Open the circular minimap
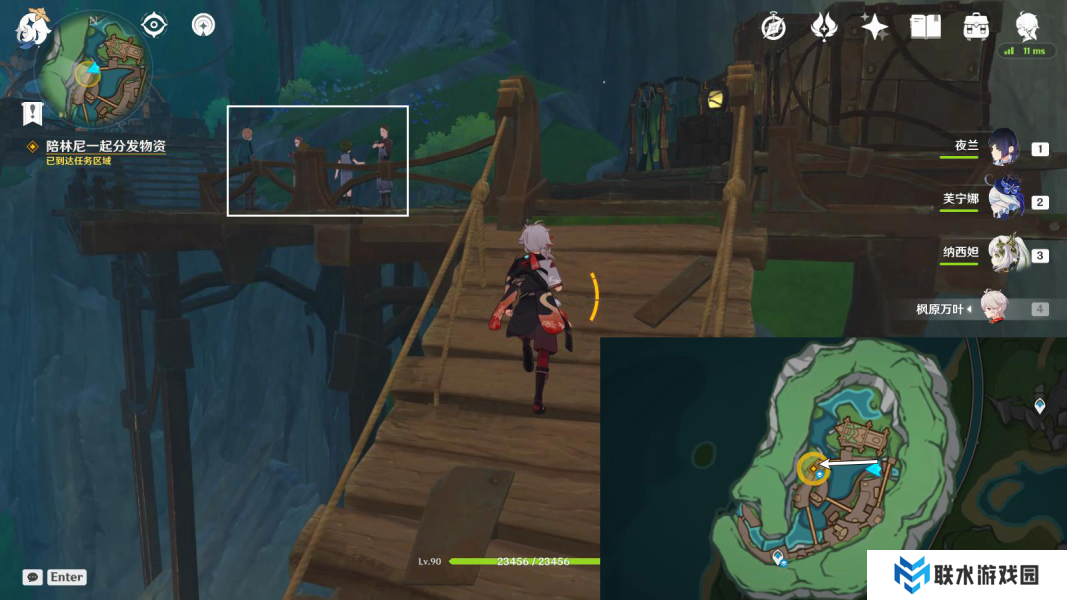1067x600 pixels. (93, 70)
